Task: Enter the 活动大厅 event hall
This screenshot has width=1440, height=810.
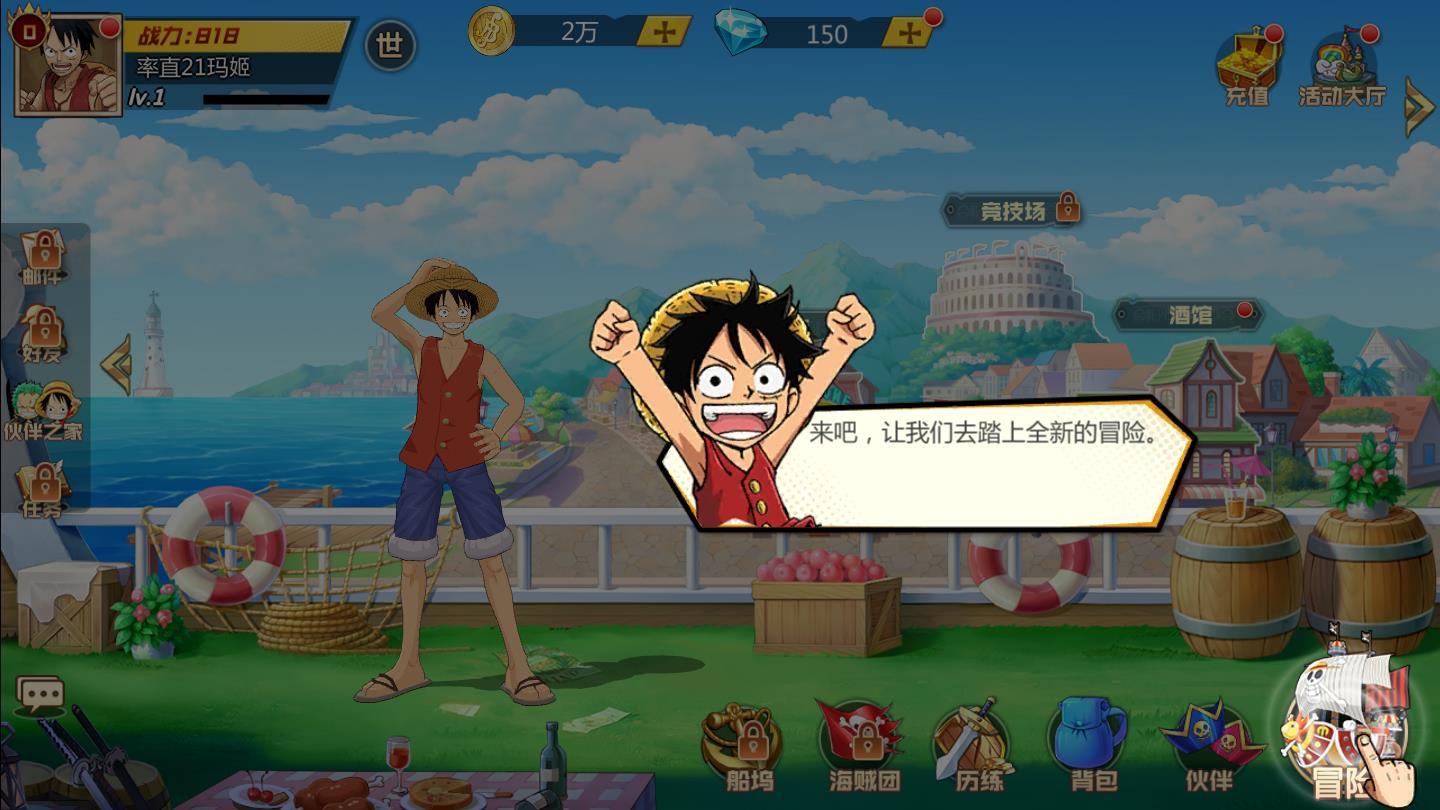Action: (1342, 68)
